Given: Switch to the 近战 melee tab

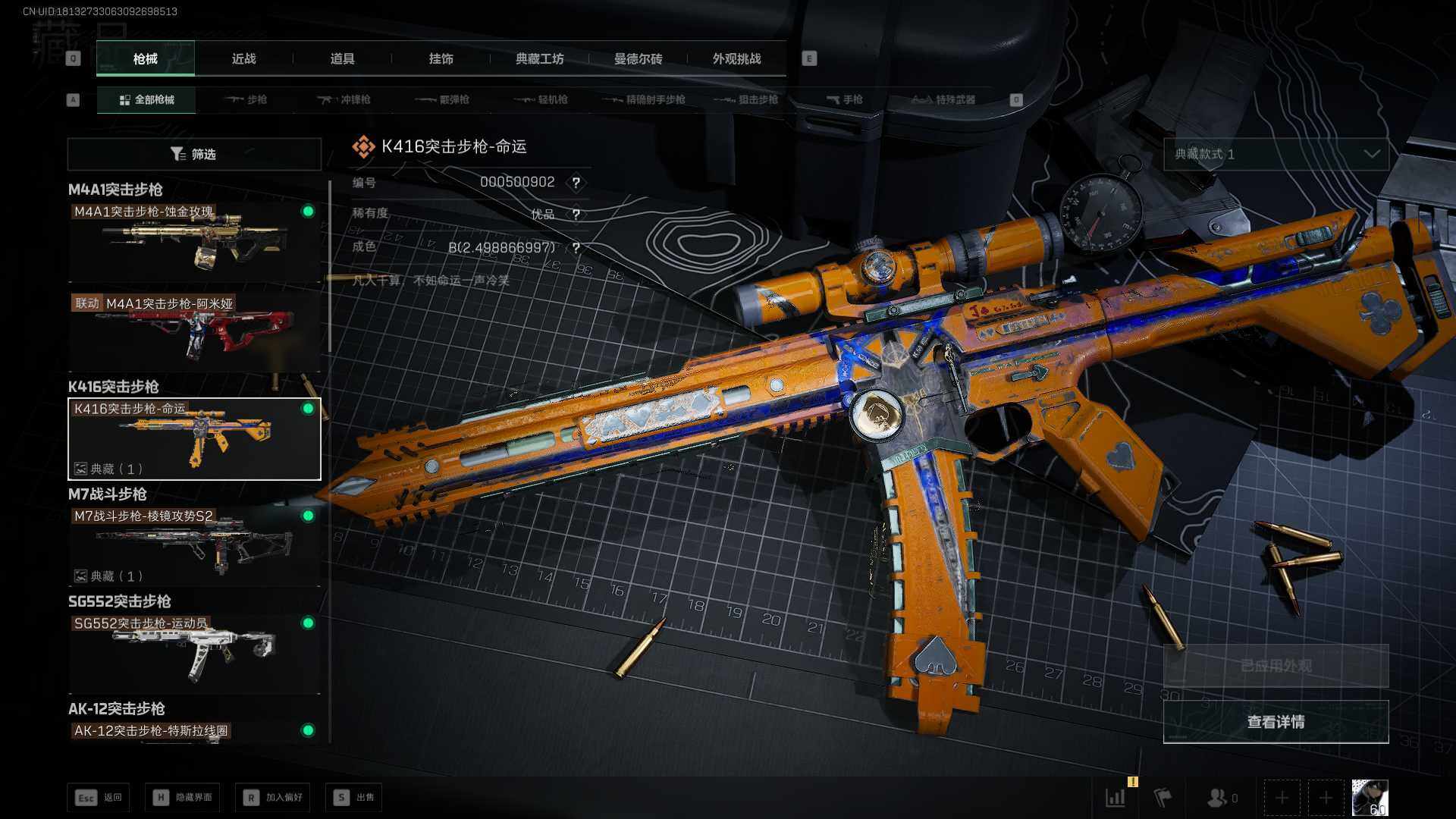Looking at the screenshot, I should 243,59.
